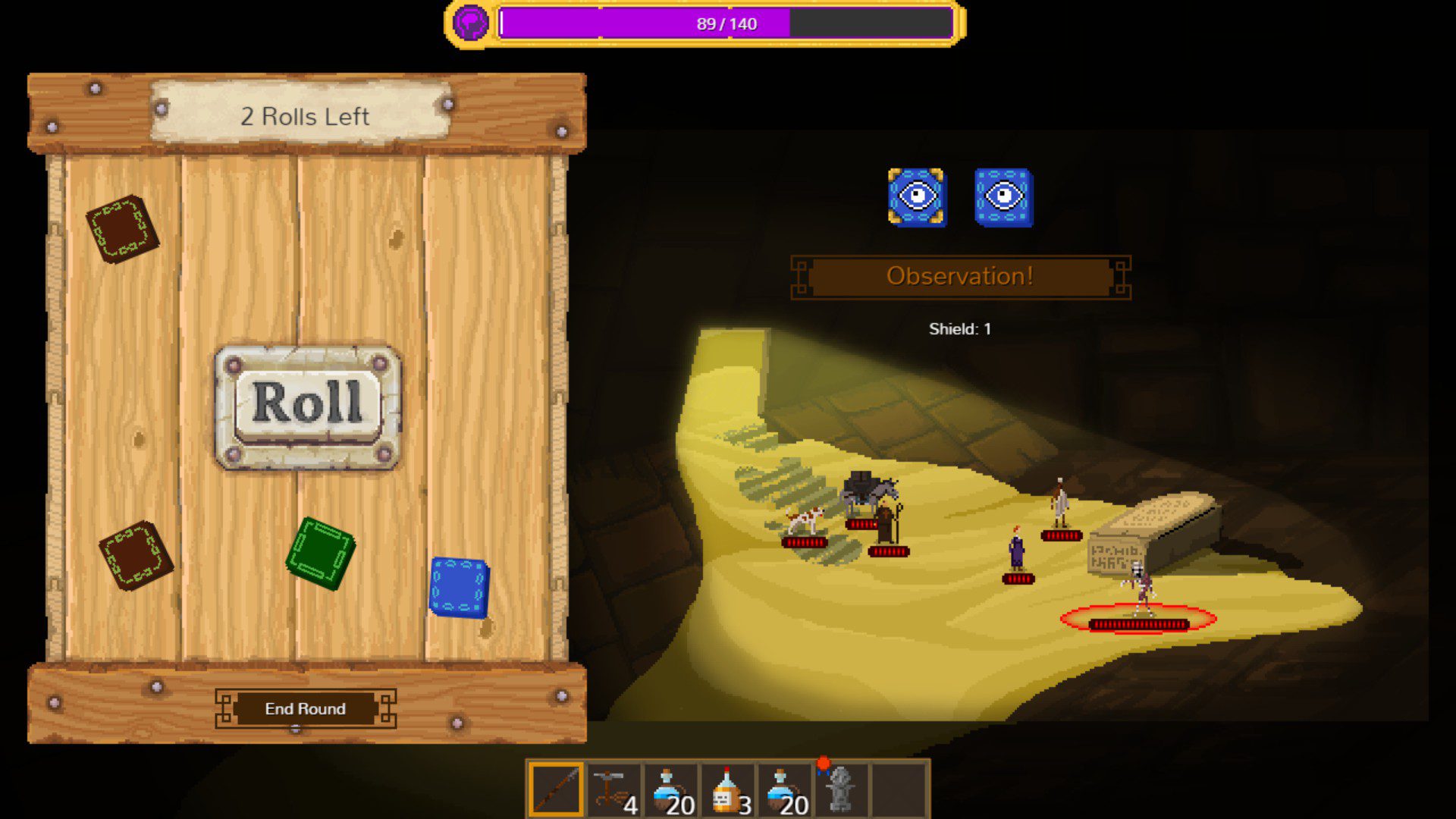The image size is (1456, 819).
Task: End the current round
Action: point(305,708)
